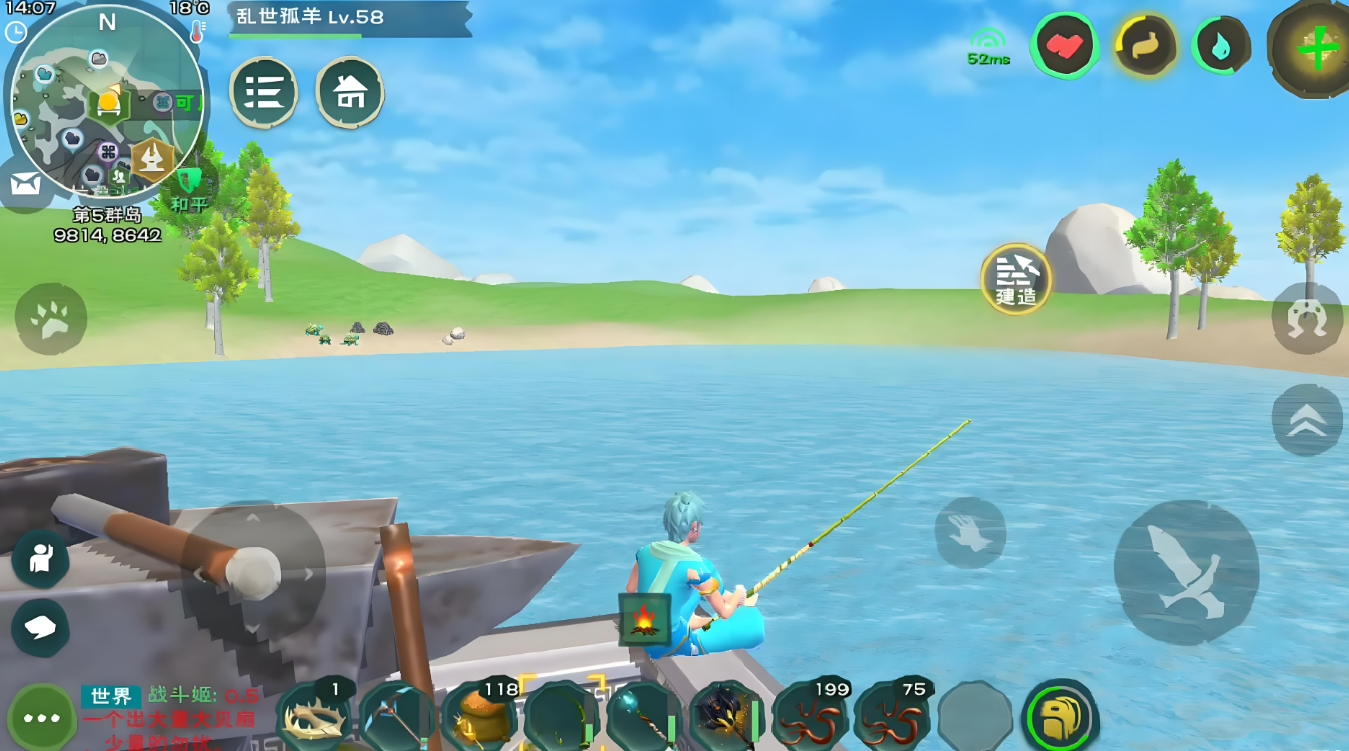Viewport: 1349px width, 751px height.
Task: Open the task list menu button
Action: point(263,92)
